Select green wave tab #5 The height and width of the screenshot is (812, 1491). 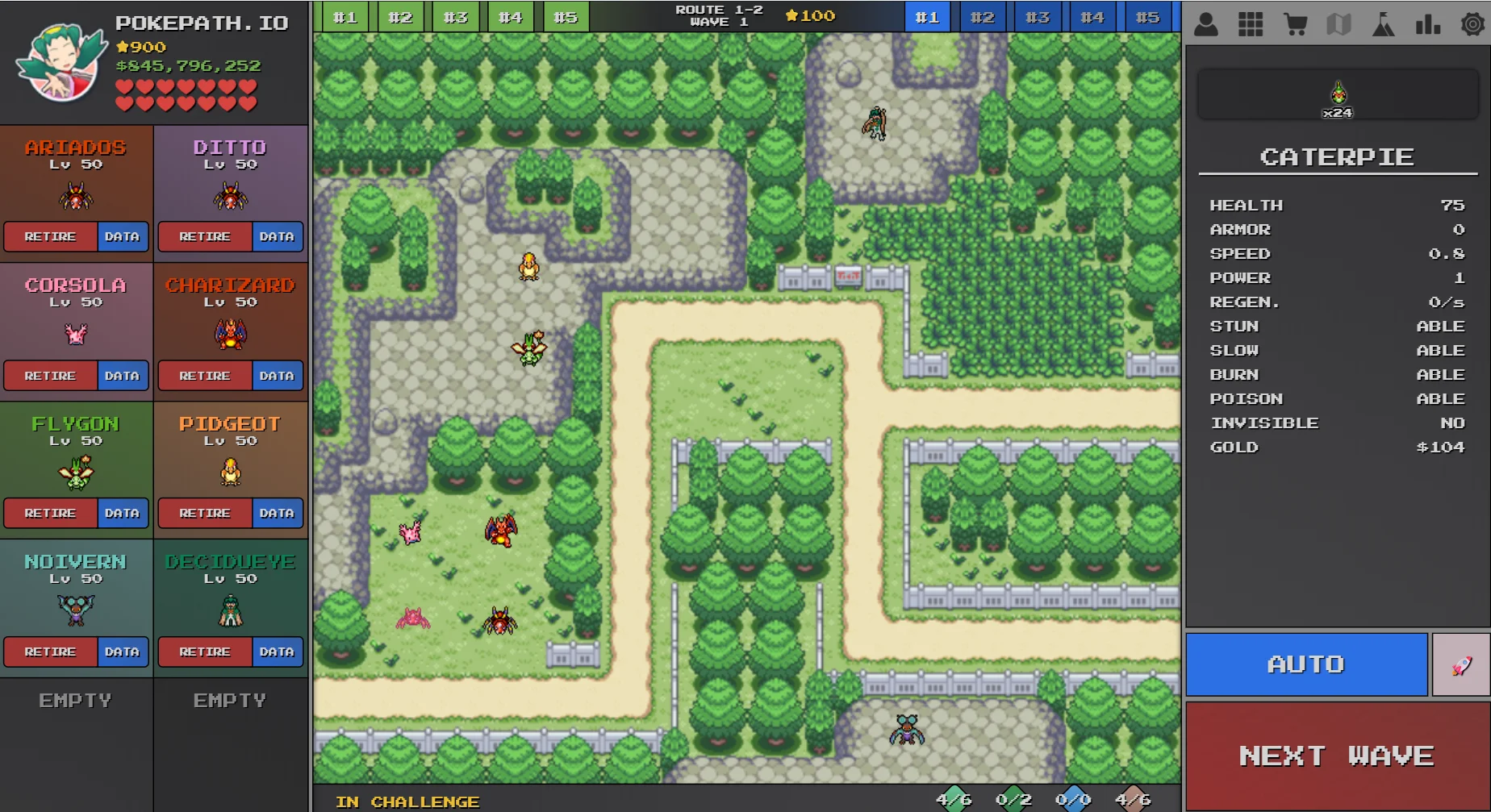tap(566, 15)
